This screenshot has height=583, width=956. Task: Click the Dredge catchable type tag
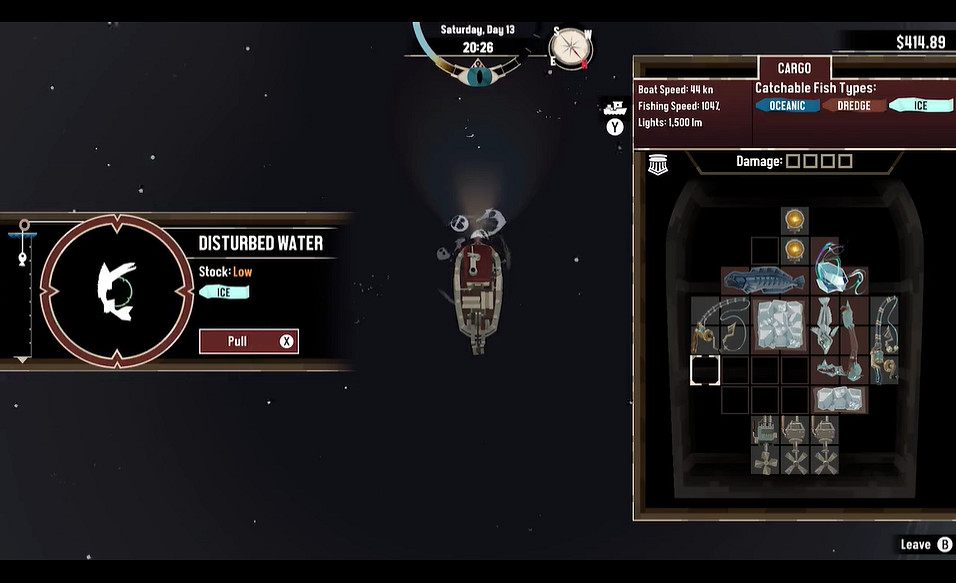[853, 106]
